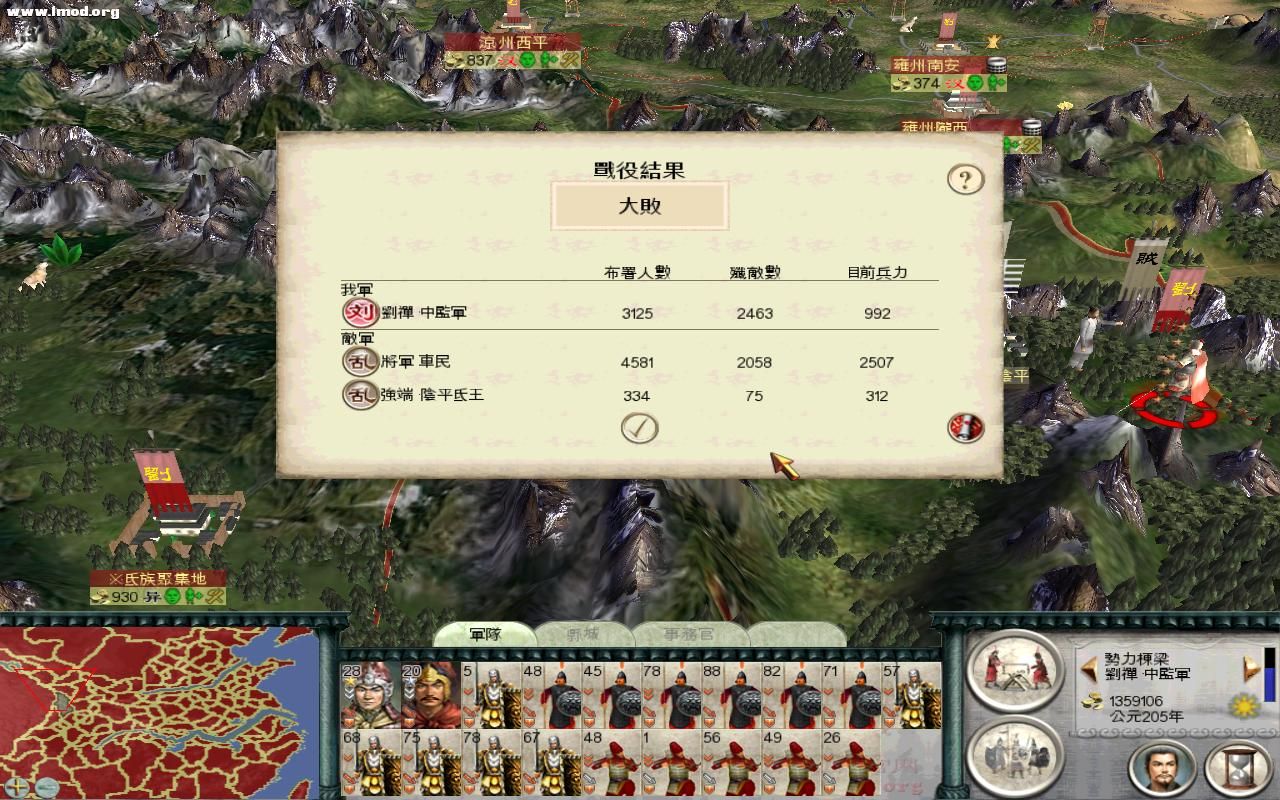1280x800 pixels.
Task: Switch to the 郡城 settlements tab
Action: tap(584, 633)
